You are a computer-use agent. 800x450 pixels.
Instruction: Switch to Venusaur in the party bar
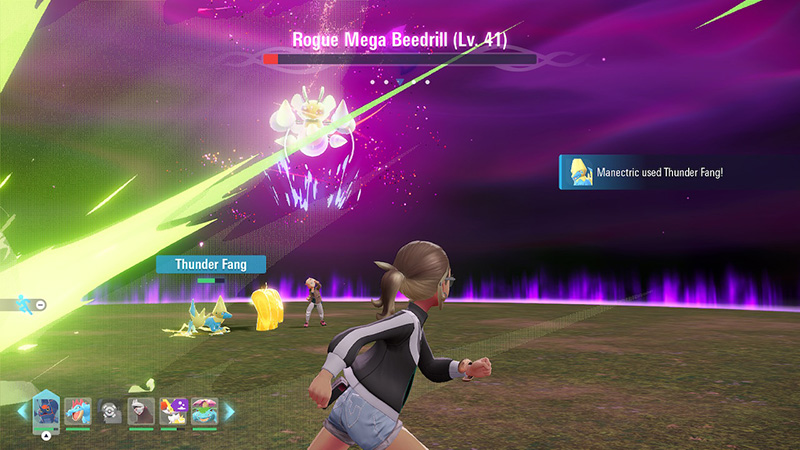pyautogui.click(x=204, y=411)
